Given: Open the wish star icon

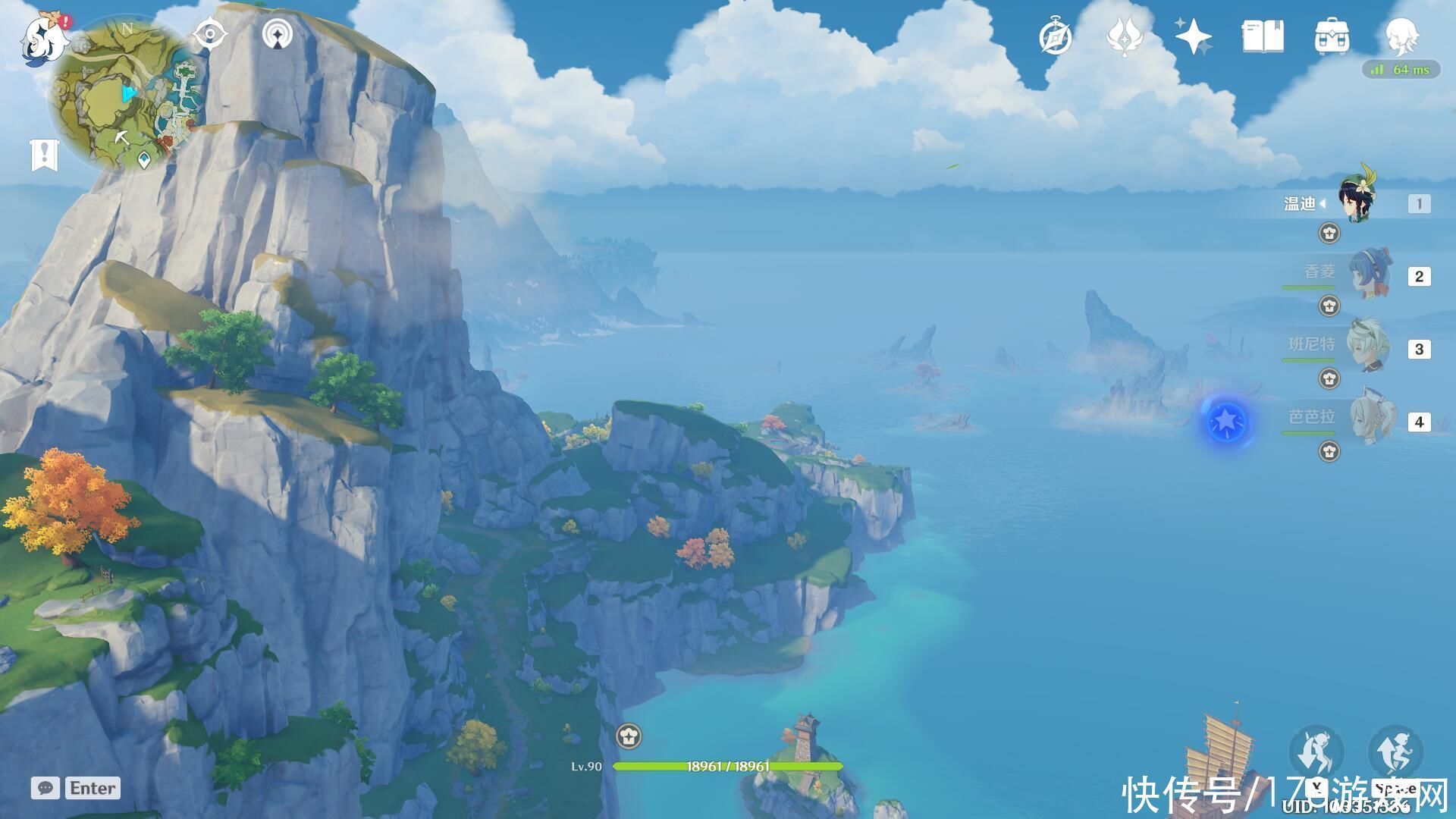Looking at the screenshot, I should 1193,37.
